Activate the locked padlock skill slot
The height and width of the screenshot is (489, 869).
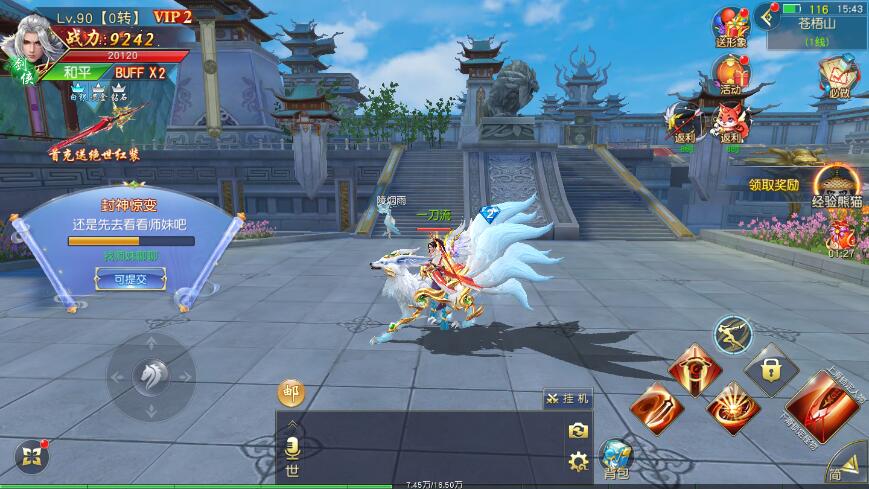click(769, 368)
